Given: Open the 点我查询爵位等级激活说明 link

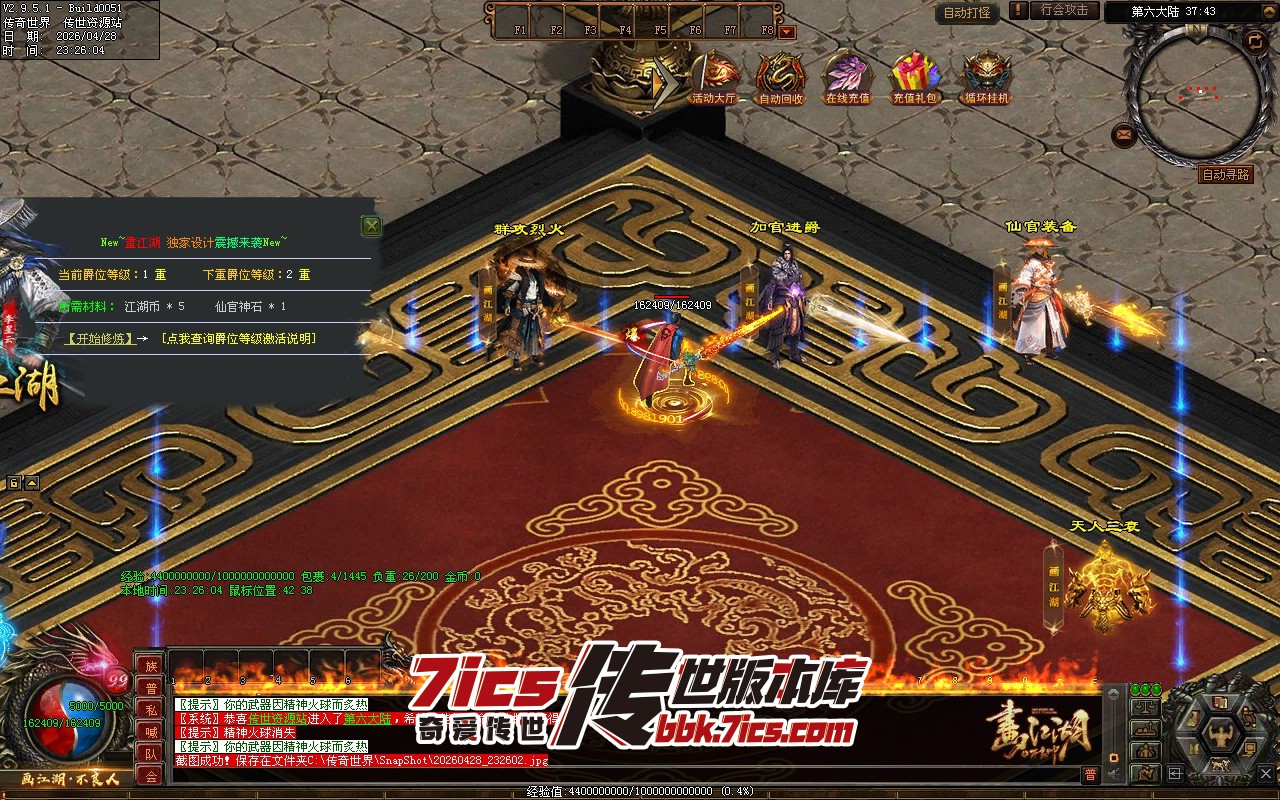Looking at the screenshot, I should click(x=238, y=339).
